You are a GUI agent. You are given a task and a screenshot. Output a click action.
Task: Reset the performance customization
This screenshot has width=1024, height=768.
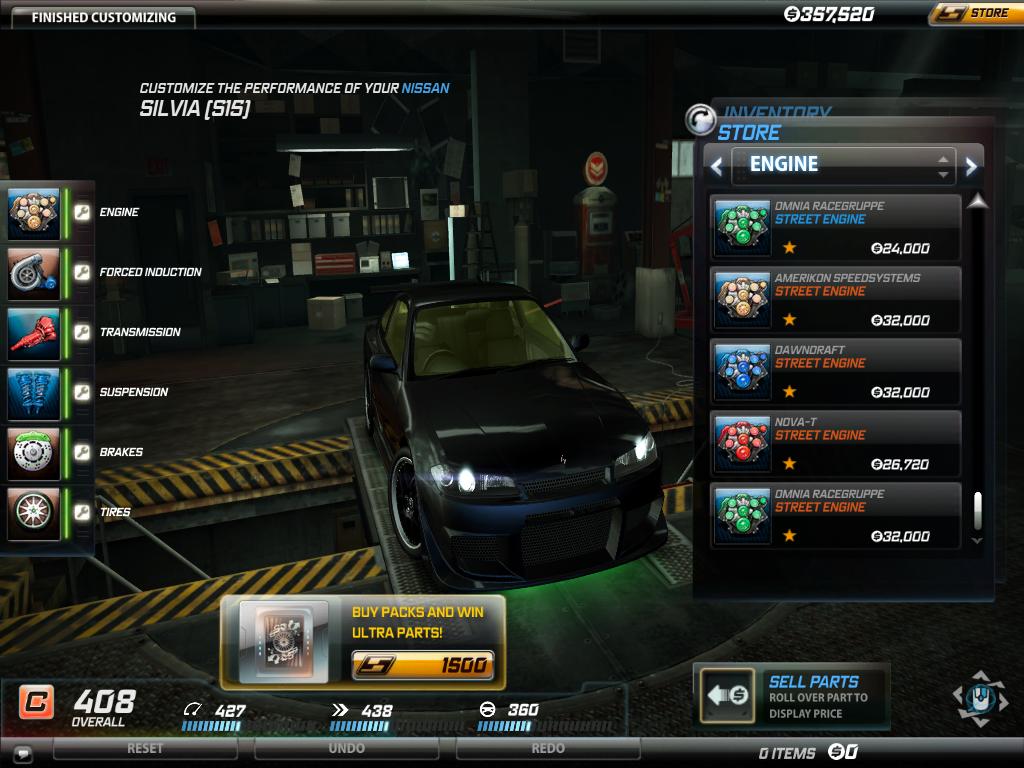point(145,748)
